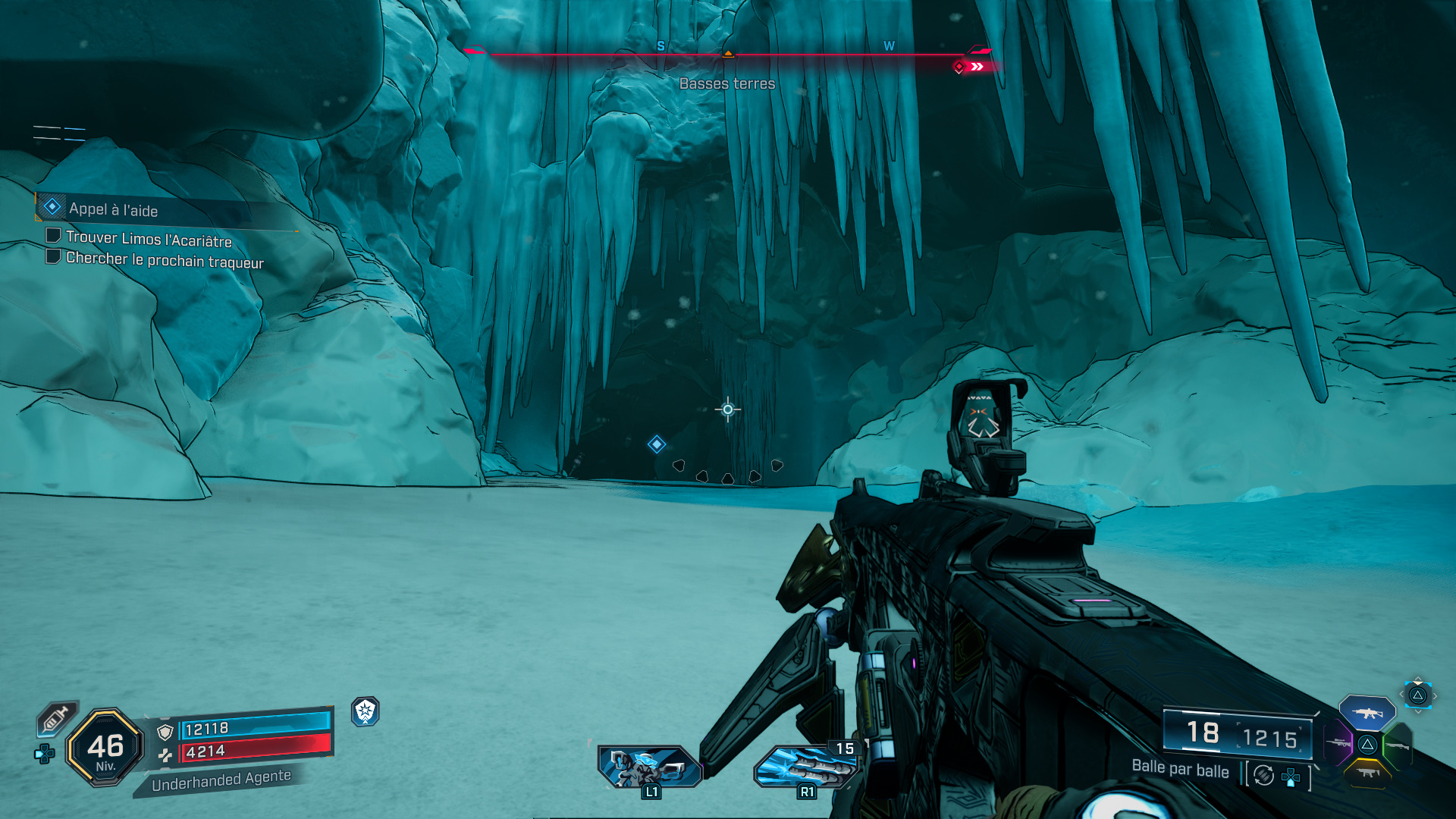Screen dimensions: 1456x819
Task: Click the "Trouver Limos l'Acariâtre" objective
Action: (149, 239)
